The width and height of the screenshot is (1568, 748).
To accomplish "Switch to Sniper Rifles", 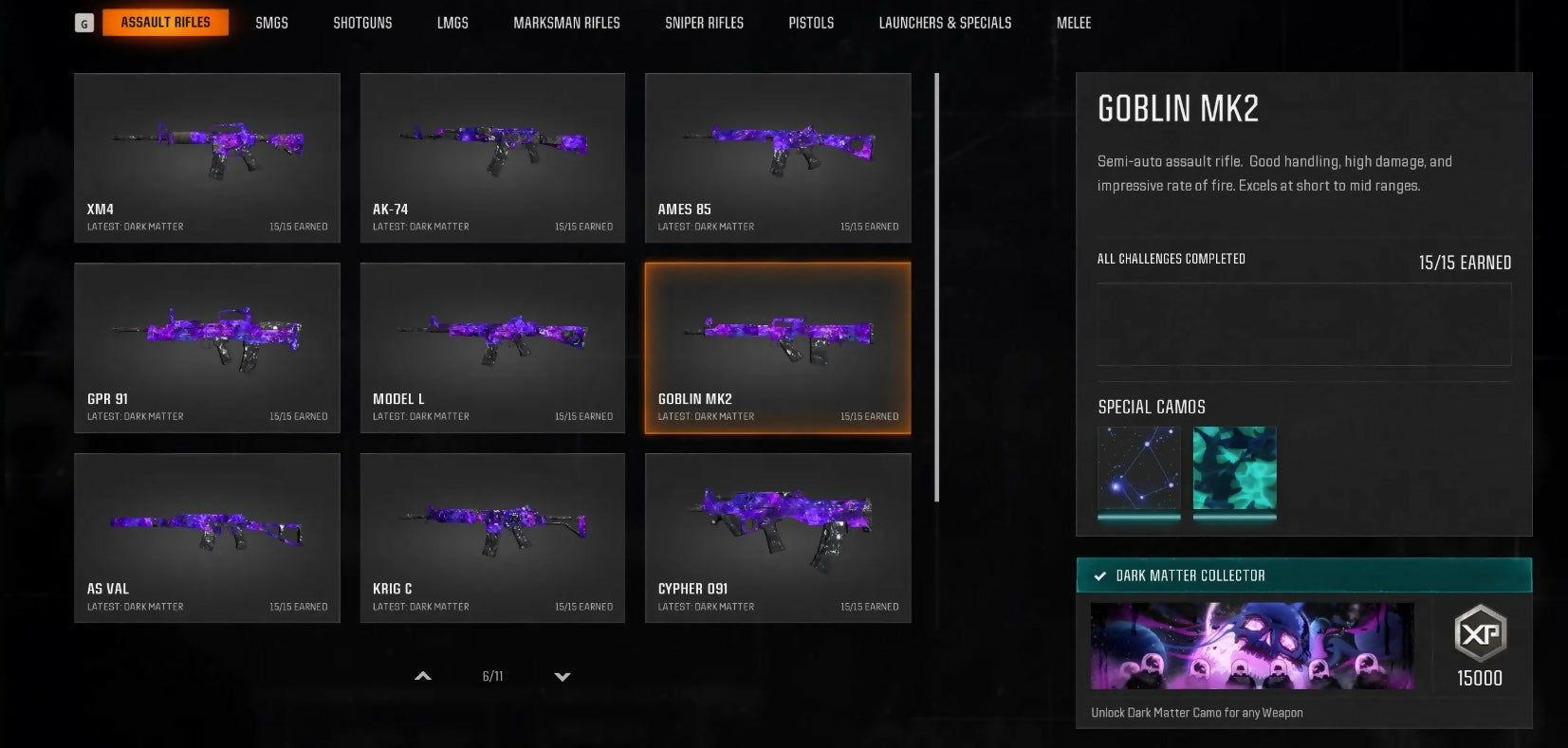I will point(704,23).
